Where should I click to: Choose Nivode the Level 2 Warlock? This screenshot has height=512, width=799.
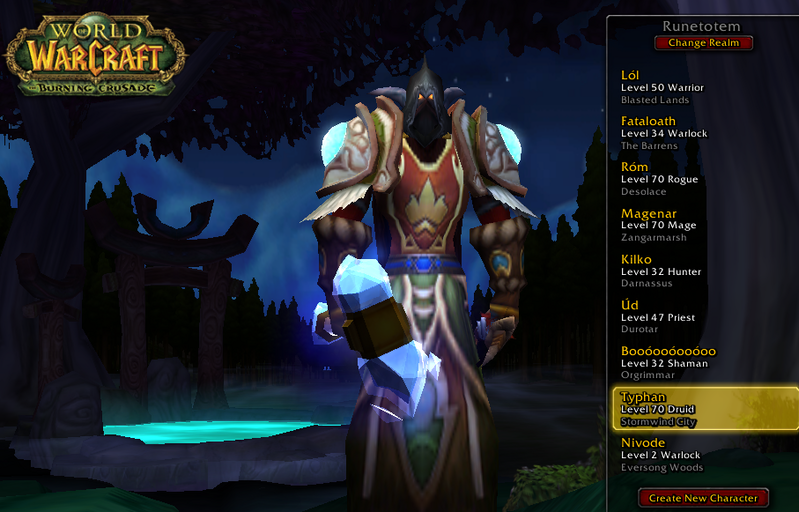(700, 455)
